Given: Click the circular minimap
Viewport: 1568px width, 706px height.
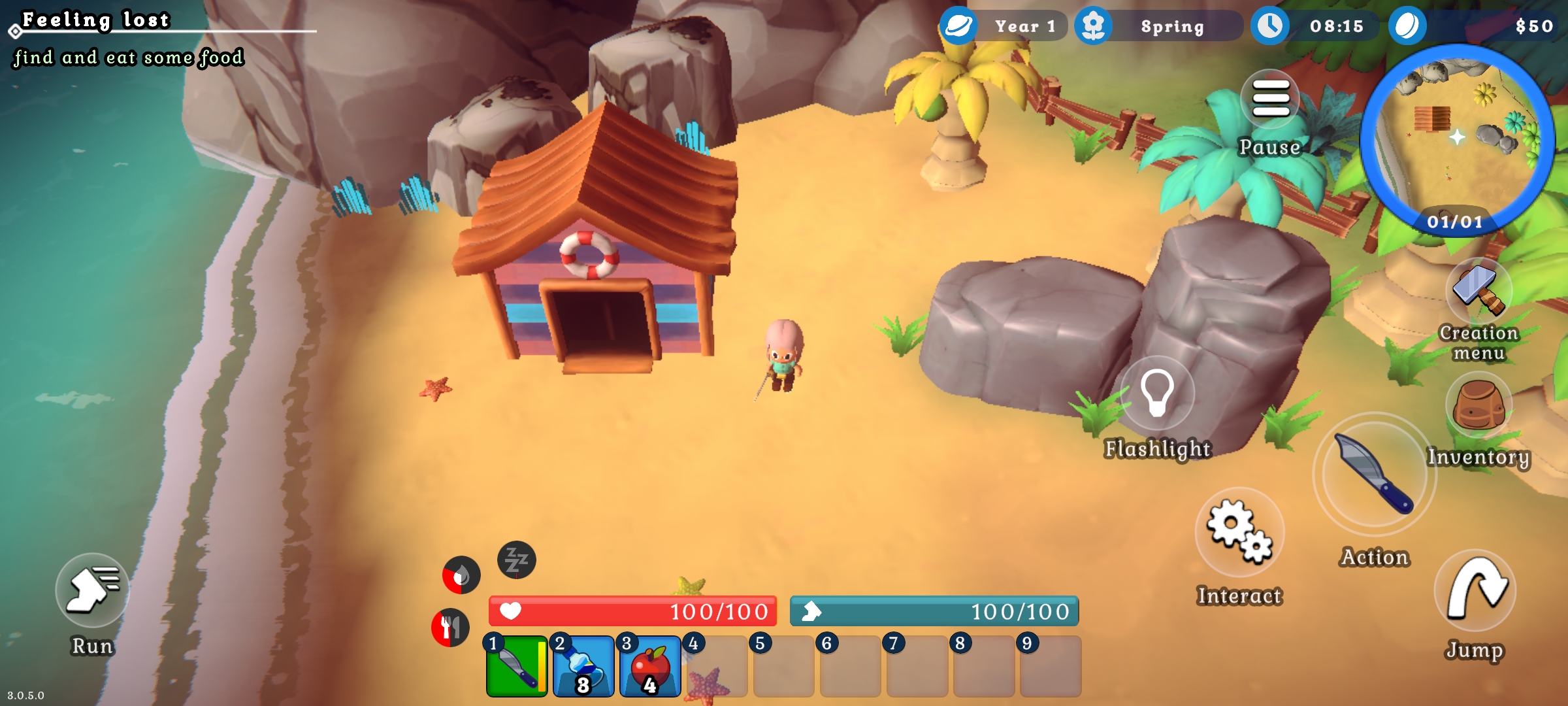Looking at the screenshot, I should point(1458,137).
